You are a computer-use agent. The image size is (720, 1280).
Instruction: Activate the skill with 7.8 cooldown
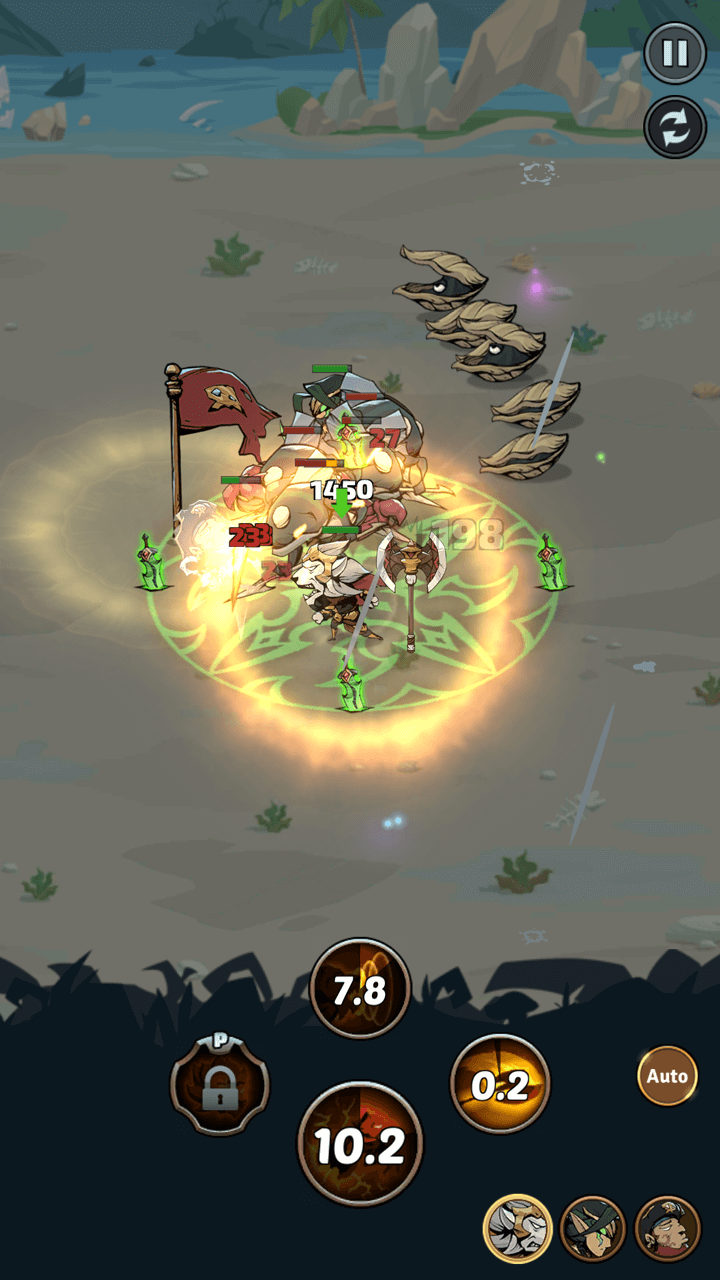coord(360,989)
